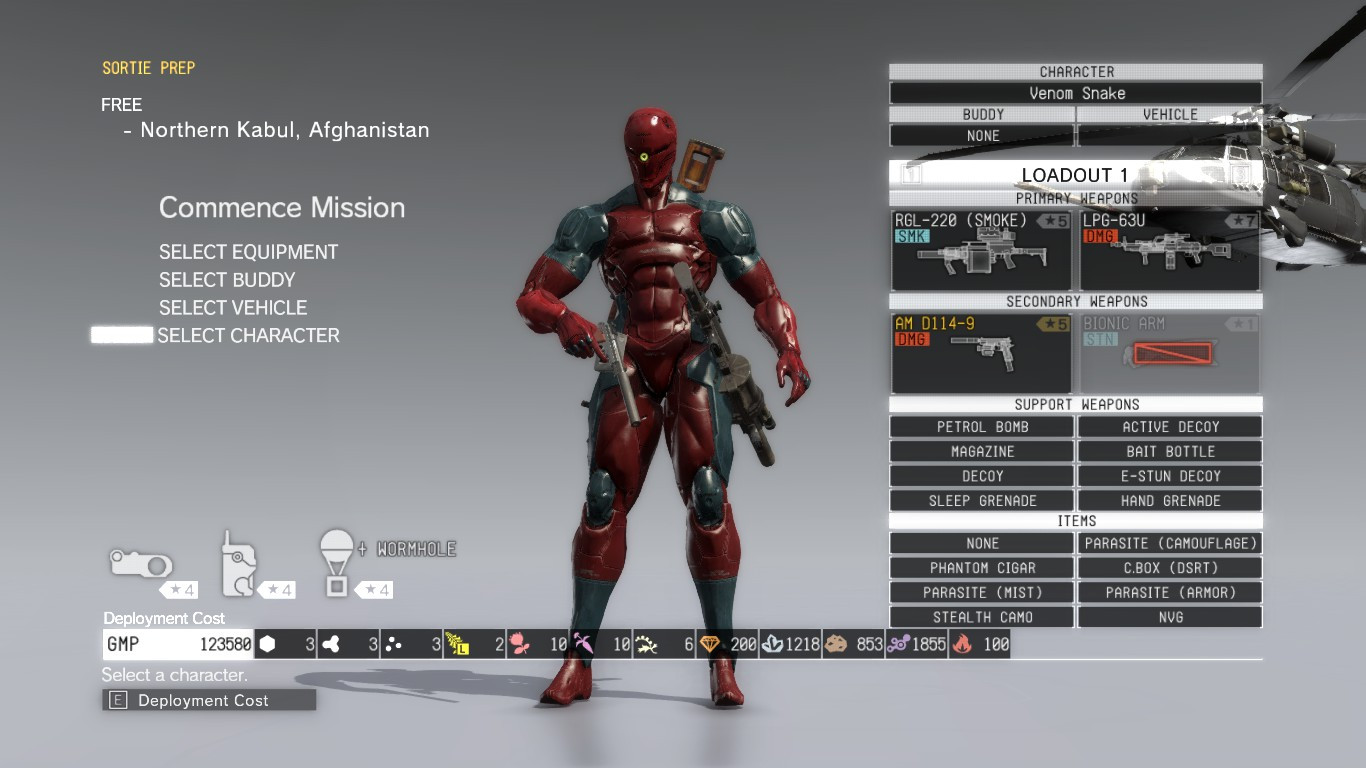Select the binoculars equipment icon
Screen dimensions: 1366x768
coord(140,565)
